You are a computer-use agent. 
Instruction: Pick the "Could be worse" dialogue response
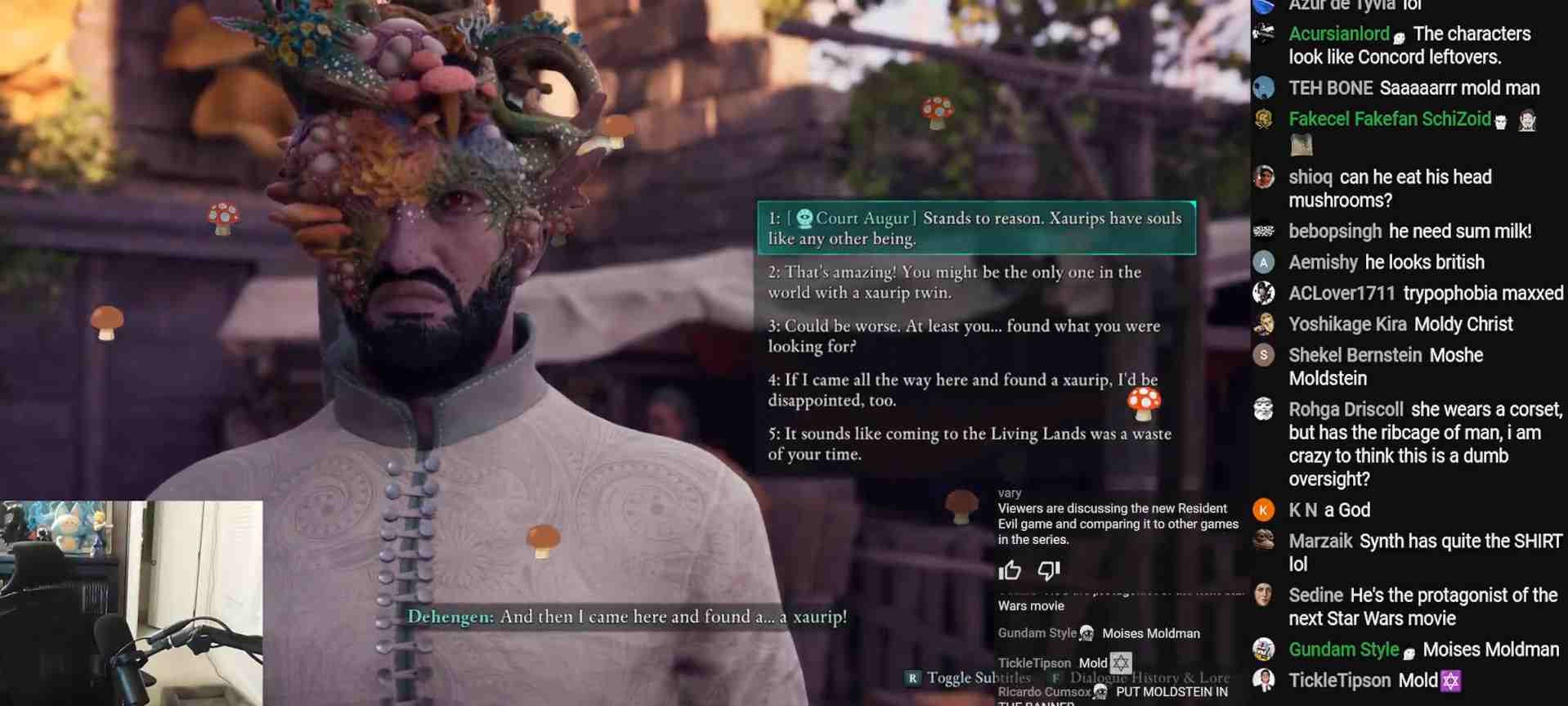click(x=963, y=336)
